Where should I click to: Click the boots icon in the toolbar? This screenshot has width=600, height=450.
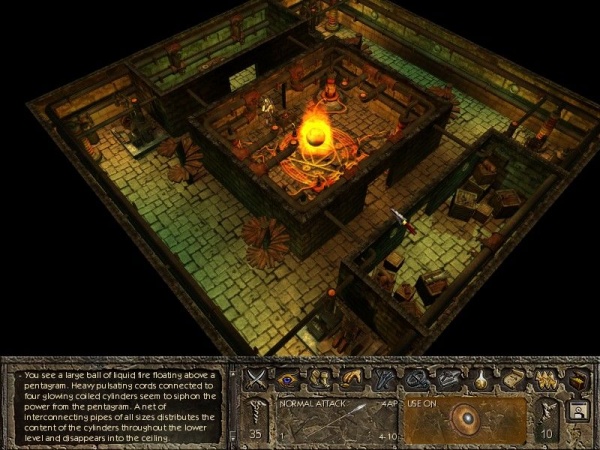(318, 379)
